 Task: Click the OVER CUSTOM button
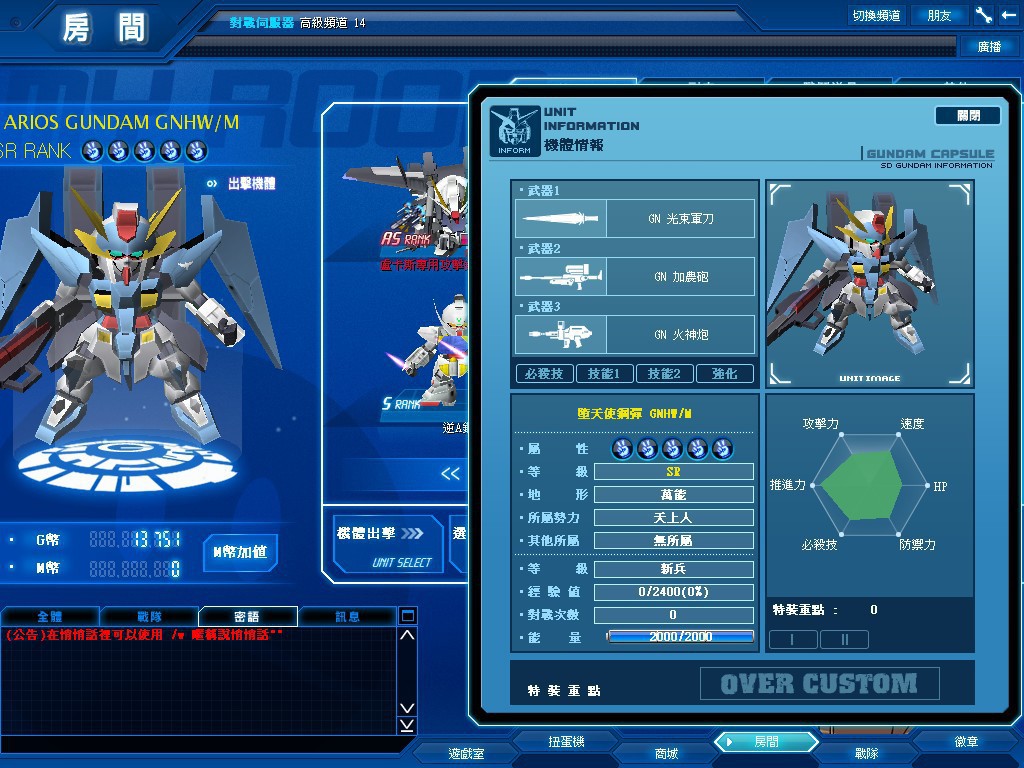819,684
